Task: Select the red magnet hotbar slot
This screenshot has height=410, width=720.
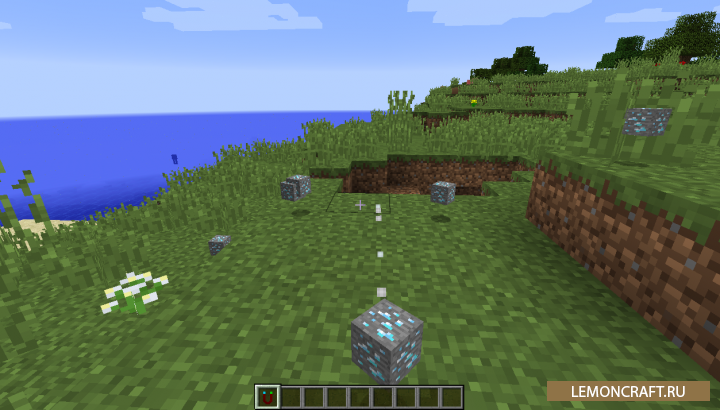Action: tap(266, 397)
